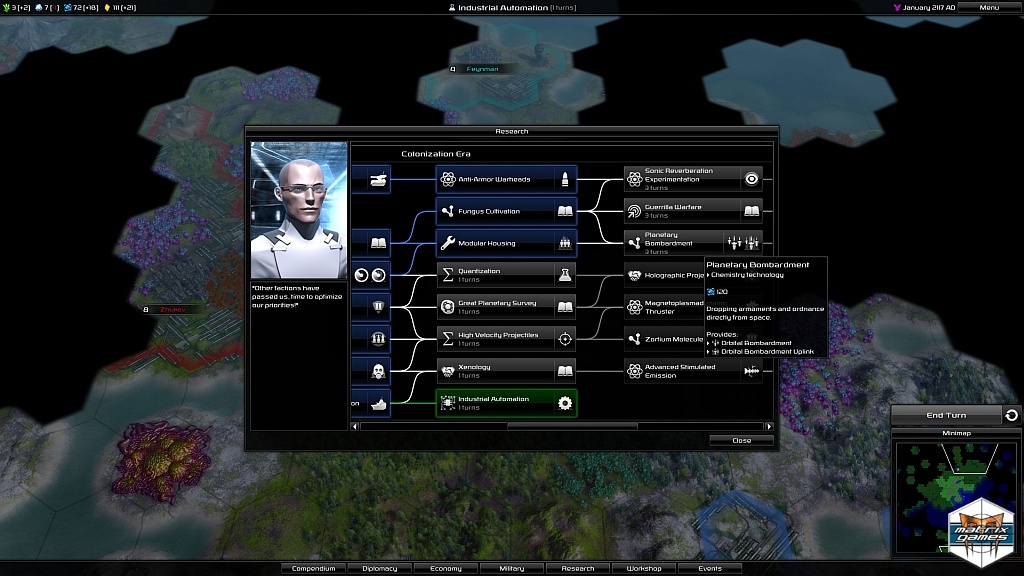Open the top-right Menu button
This screenshot has width=1024, height=576.
[x=989, y=8]
